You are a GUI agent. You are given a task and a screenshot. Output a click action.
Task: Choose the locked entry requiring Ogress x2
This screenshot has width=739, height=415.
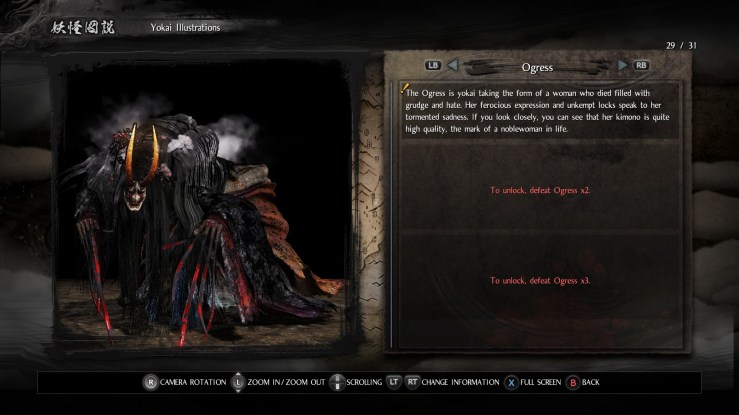click(539, 189)
